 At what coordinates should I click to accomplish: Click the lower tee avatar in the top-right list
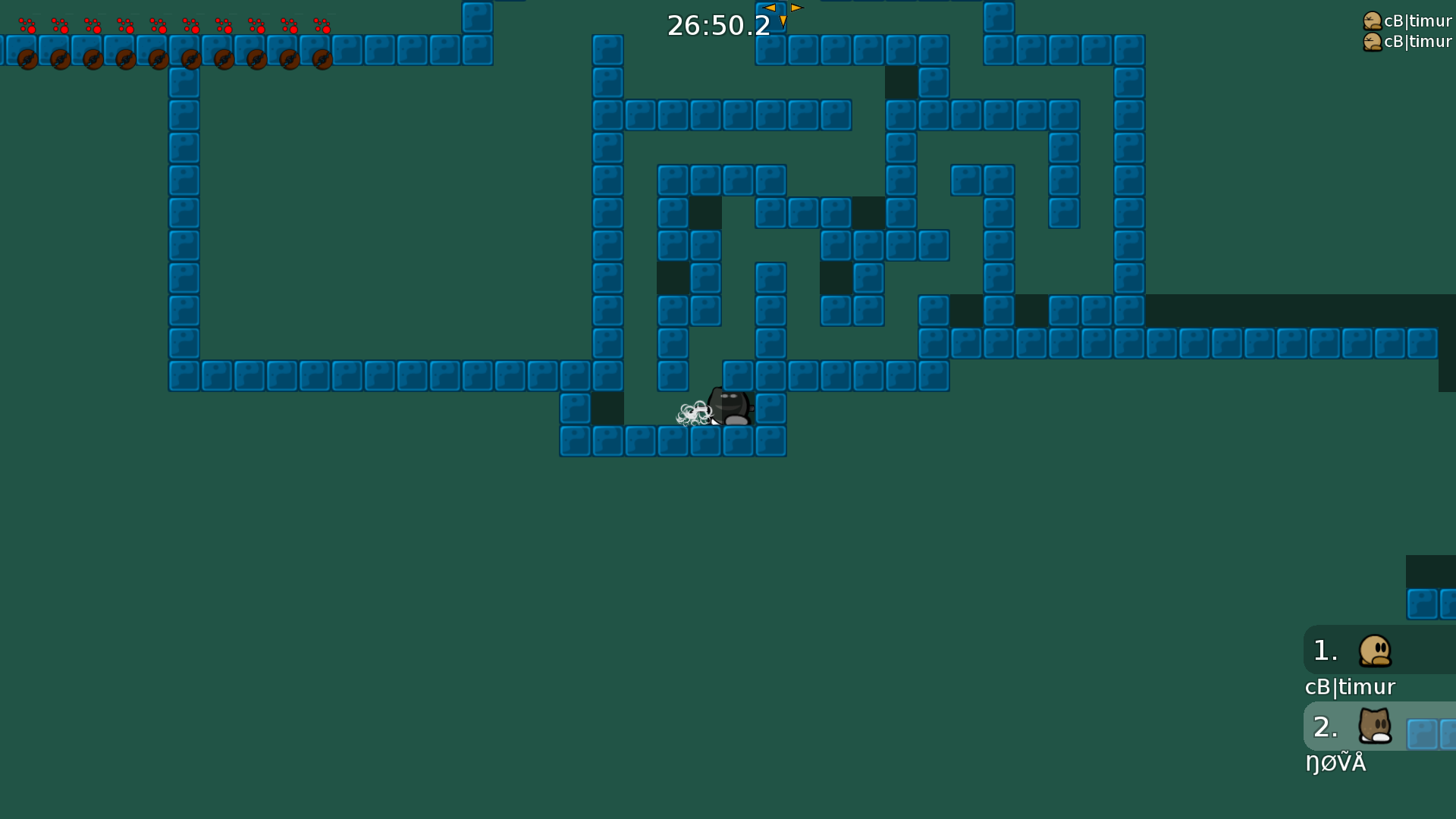(1373, 42)
